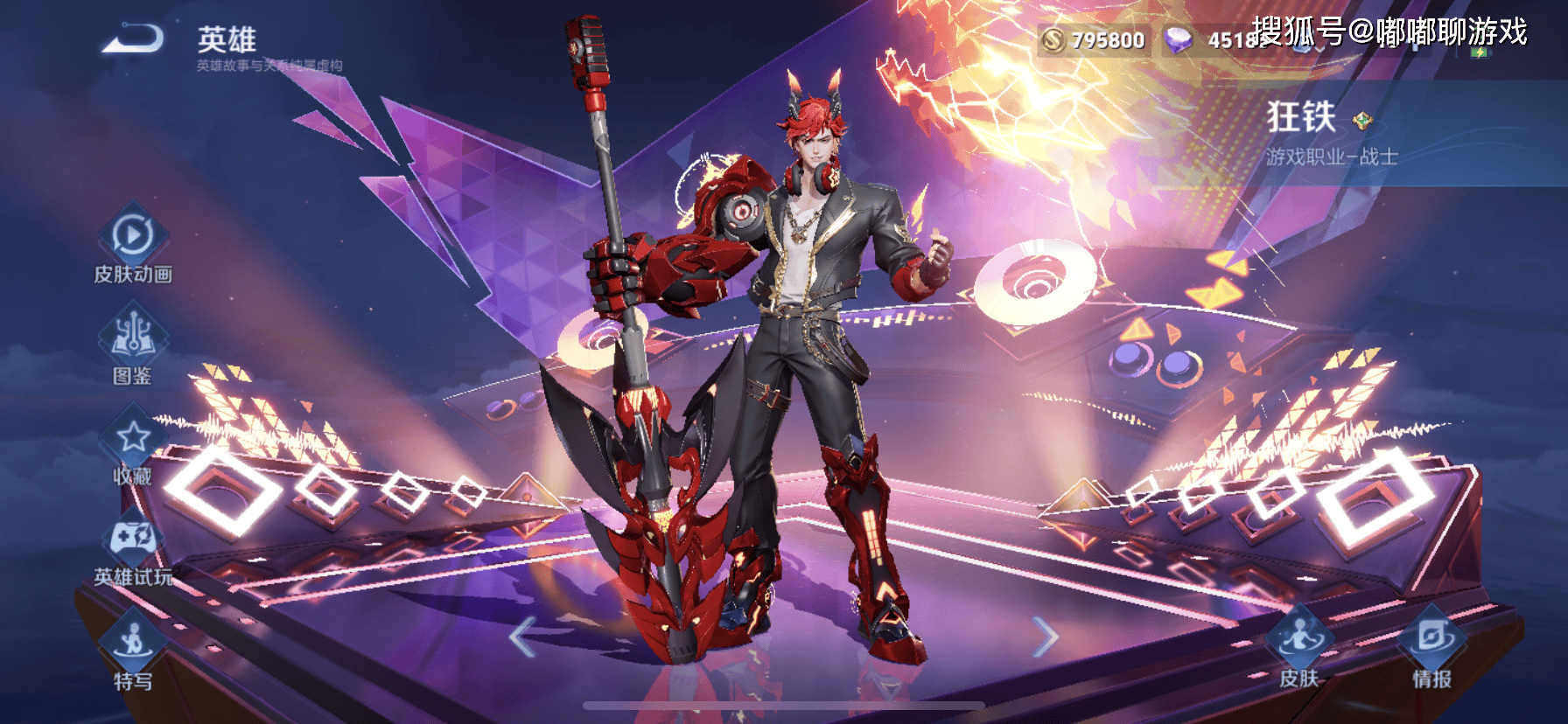Show next hero with right arrow

(x=1045, y=637)
